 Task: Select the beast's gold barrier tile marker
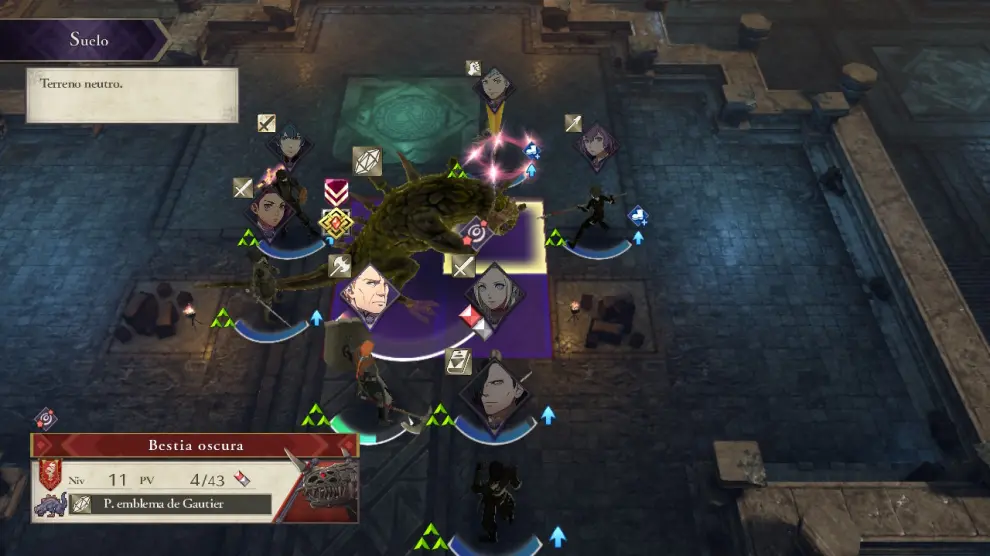pos(334,222)
